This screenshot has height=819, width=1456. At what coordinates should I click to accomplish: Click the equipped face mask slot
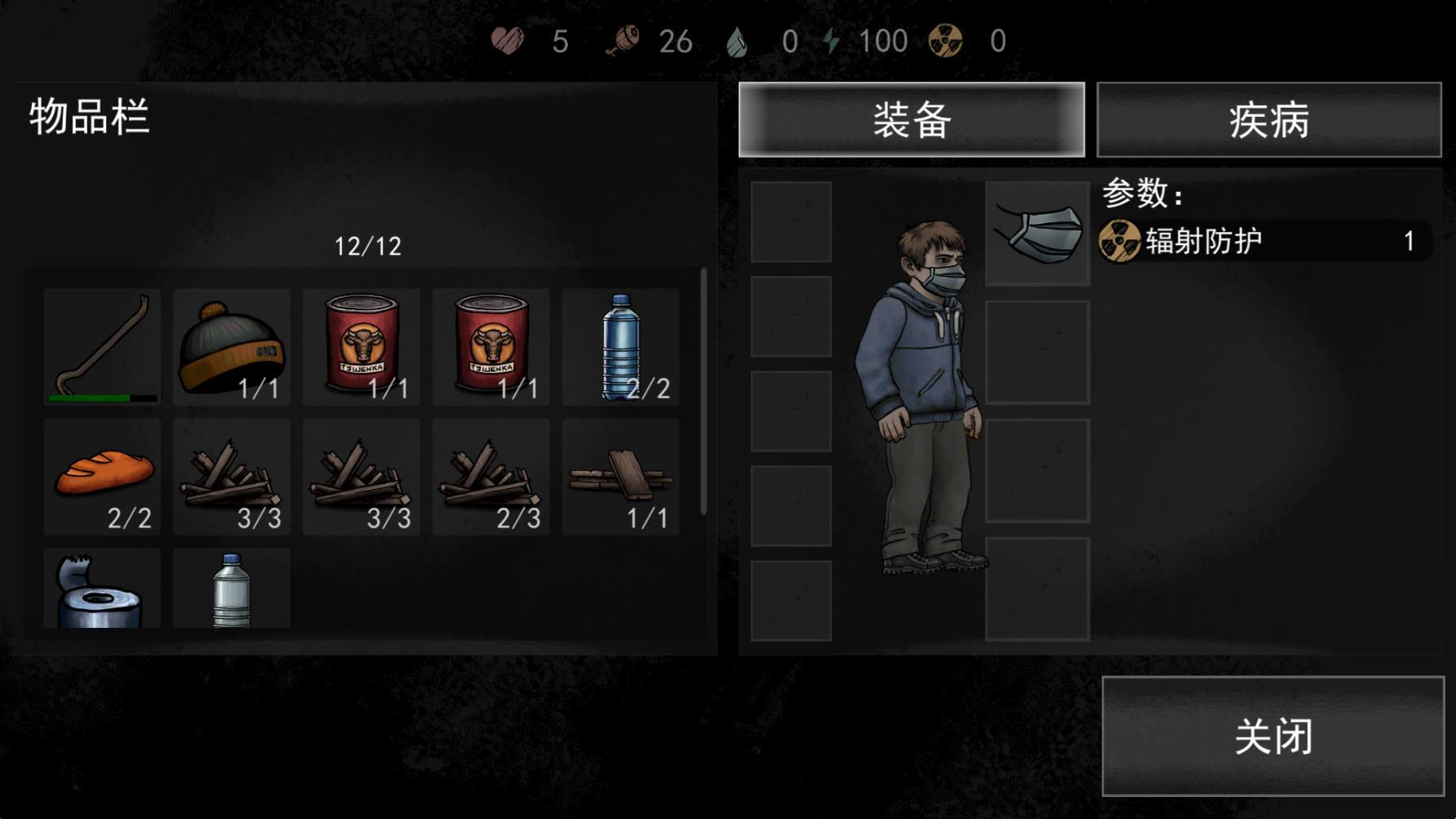pyautogui.click(x=1037, y=234)
